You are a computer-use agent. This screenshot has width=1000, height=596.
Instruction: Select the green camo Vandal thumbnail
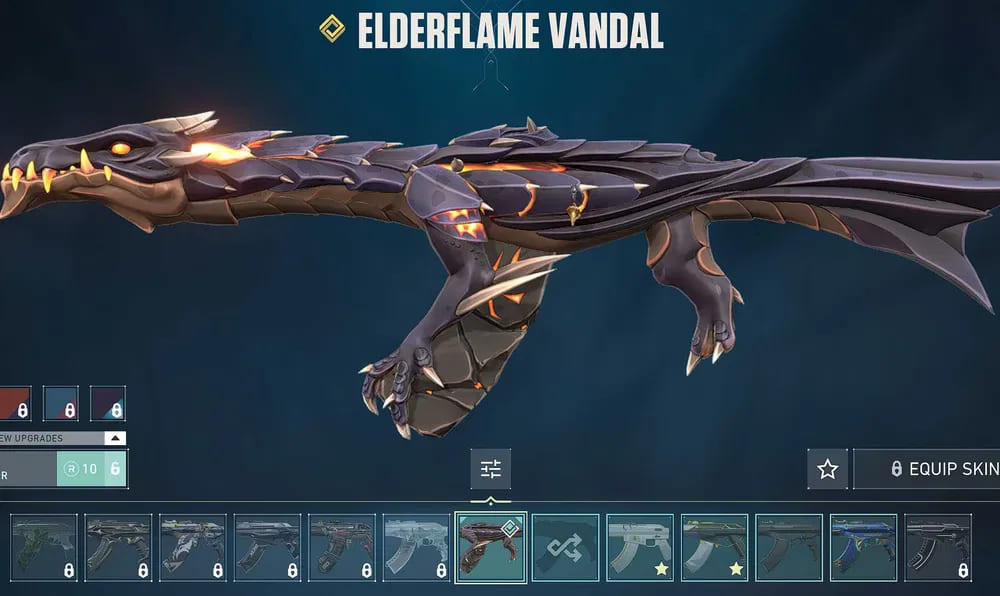tap(44, 548)
